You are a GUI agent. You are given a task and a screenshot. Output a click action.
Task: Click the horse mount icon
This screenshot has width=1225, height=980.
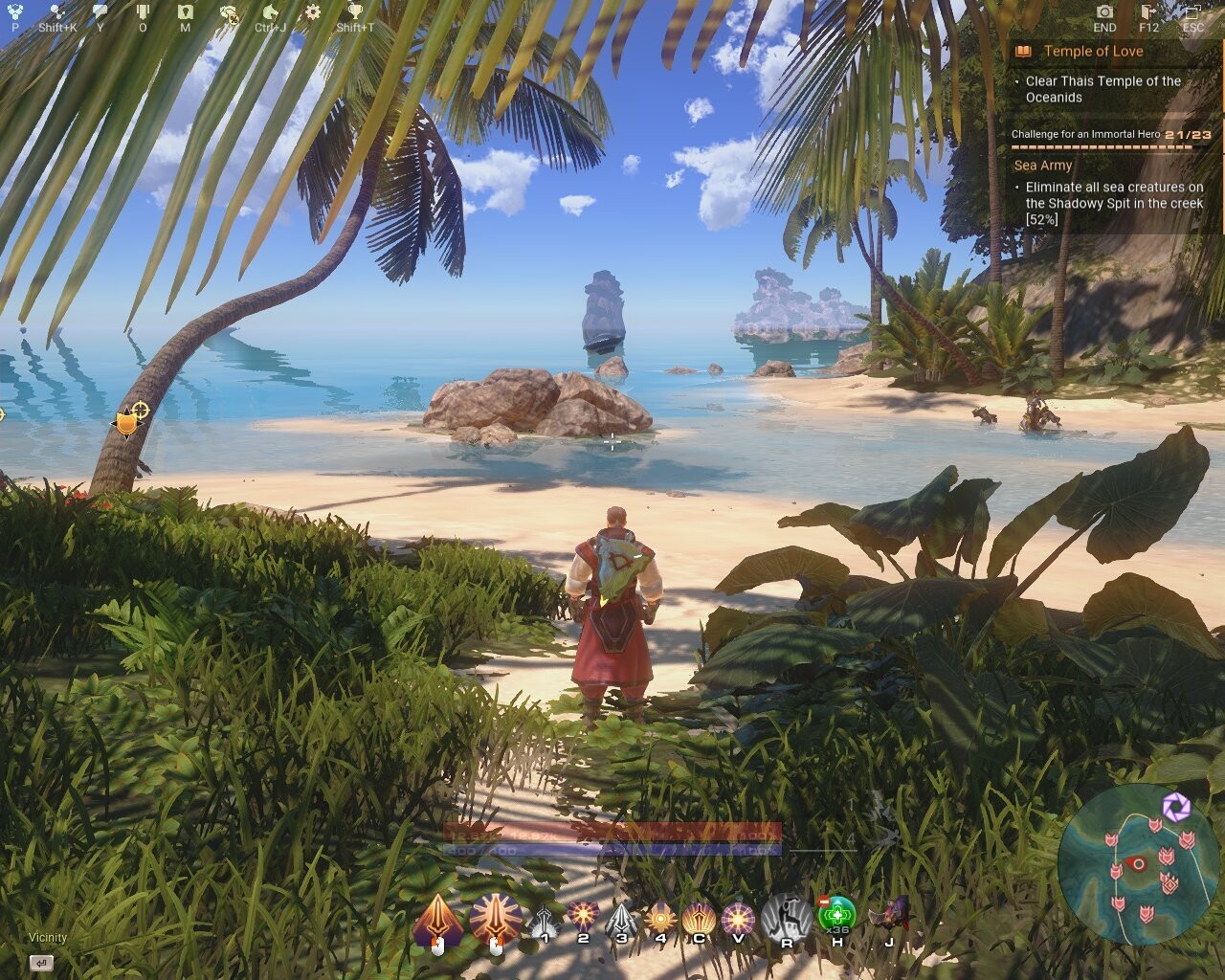point(271,12)
